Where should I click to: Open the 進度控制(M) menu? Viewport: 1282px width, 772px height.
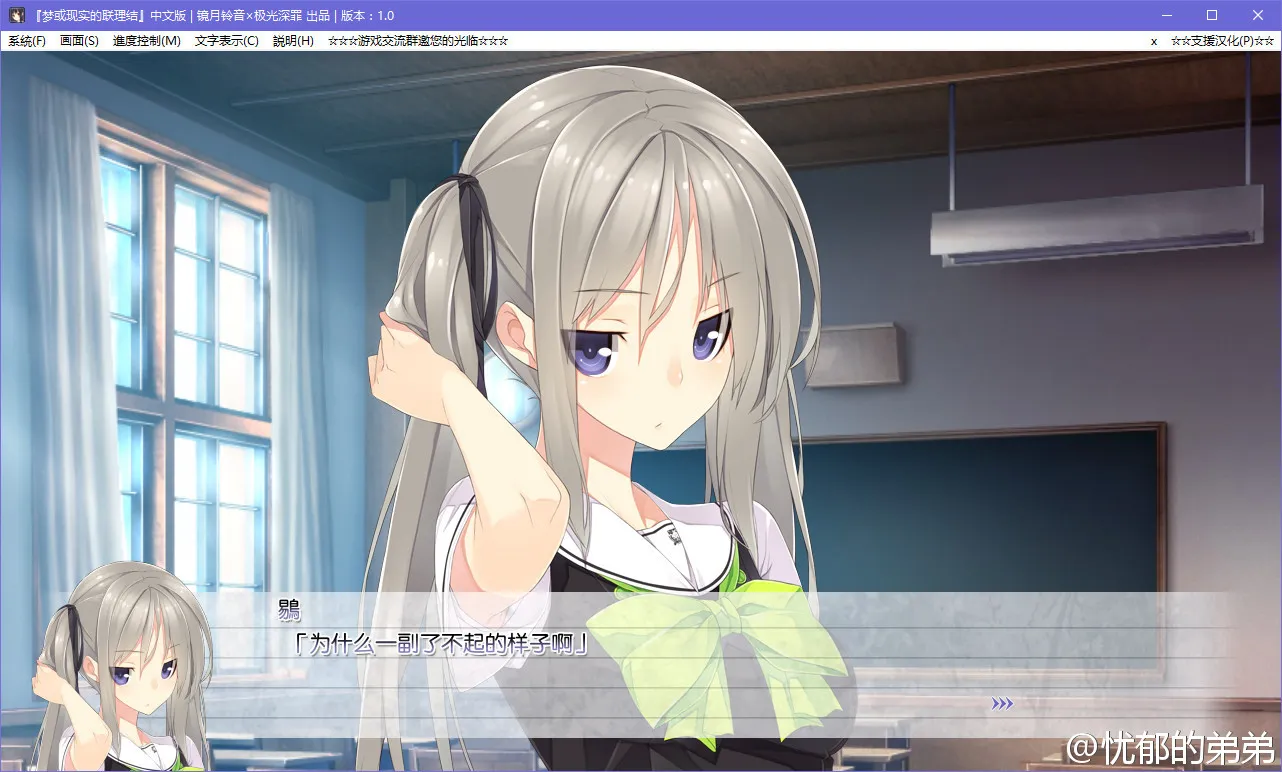(x=146, y=41)
